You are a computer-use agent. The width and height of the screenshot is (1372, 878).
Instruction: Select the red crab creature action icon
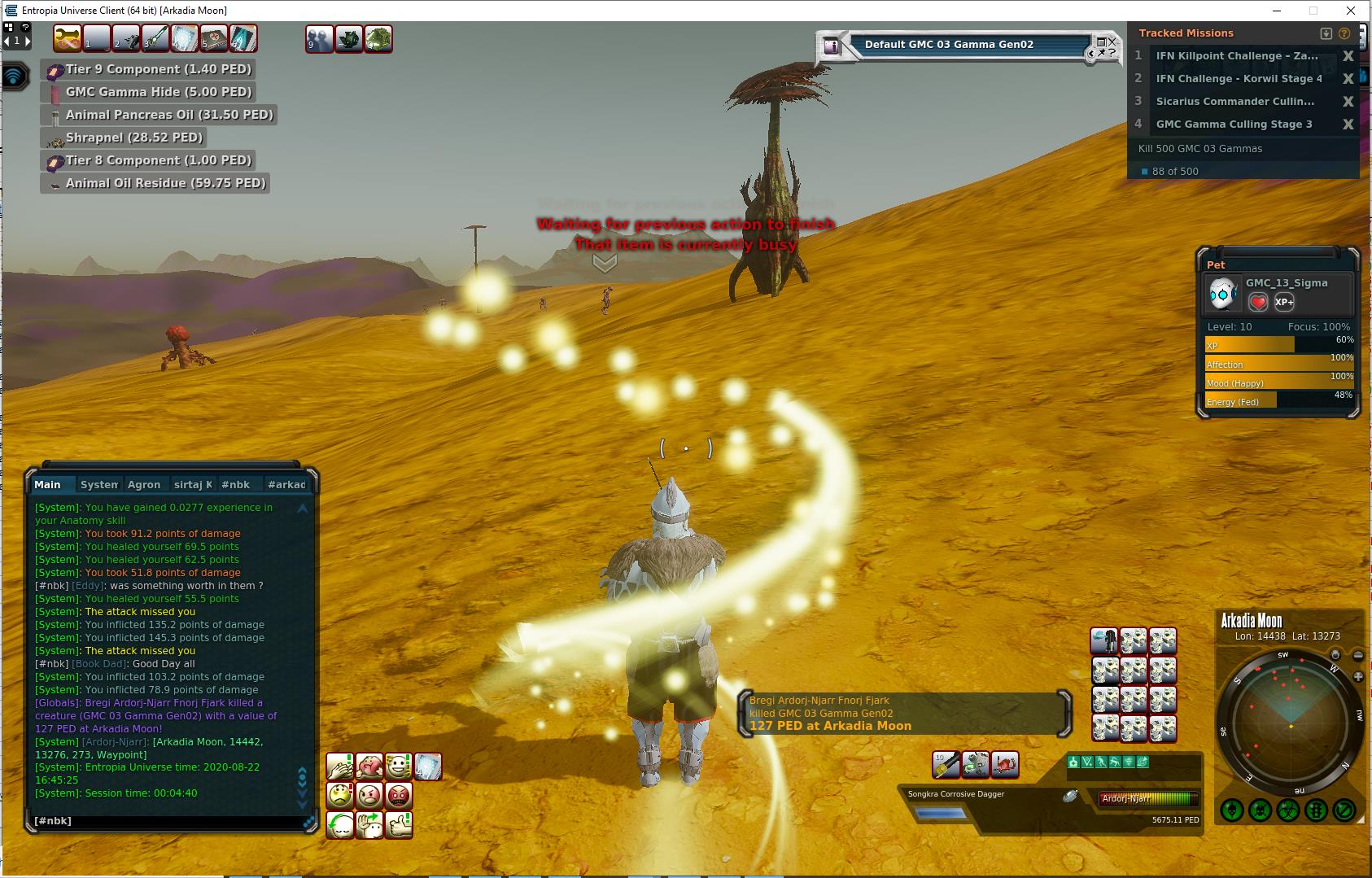(1005, 764)
